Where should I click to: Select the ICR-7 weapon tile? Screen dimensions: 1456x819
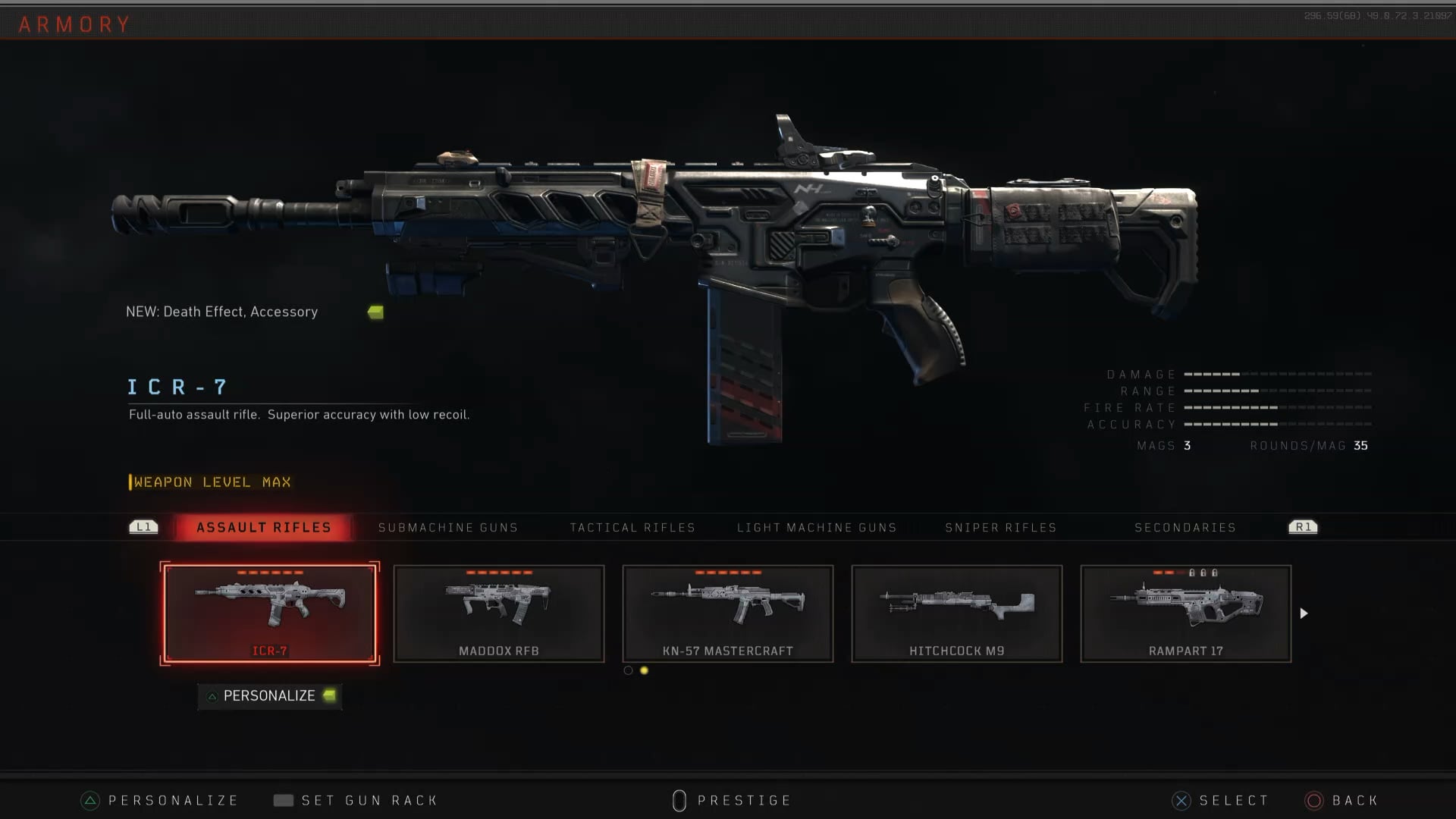(x=270, y=613)
